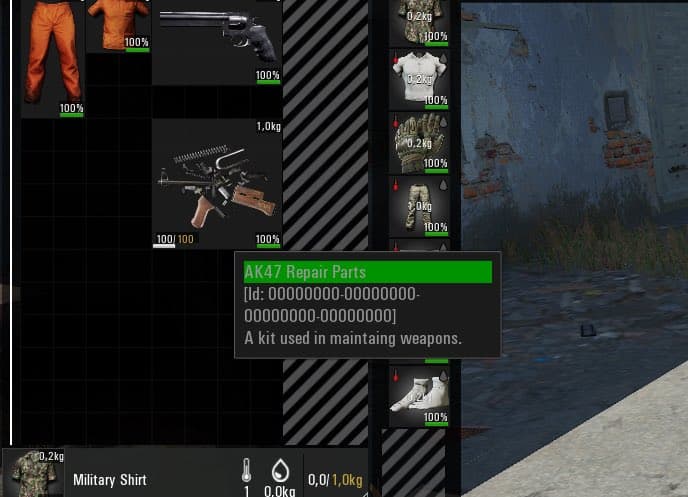The width and height of the screenshot is (688, 497).
Task: Pick the white socks slot
Action: click(418, 395)
